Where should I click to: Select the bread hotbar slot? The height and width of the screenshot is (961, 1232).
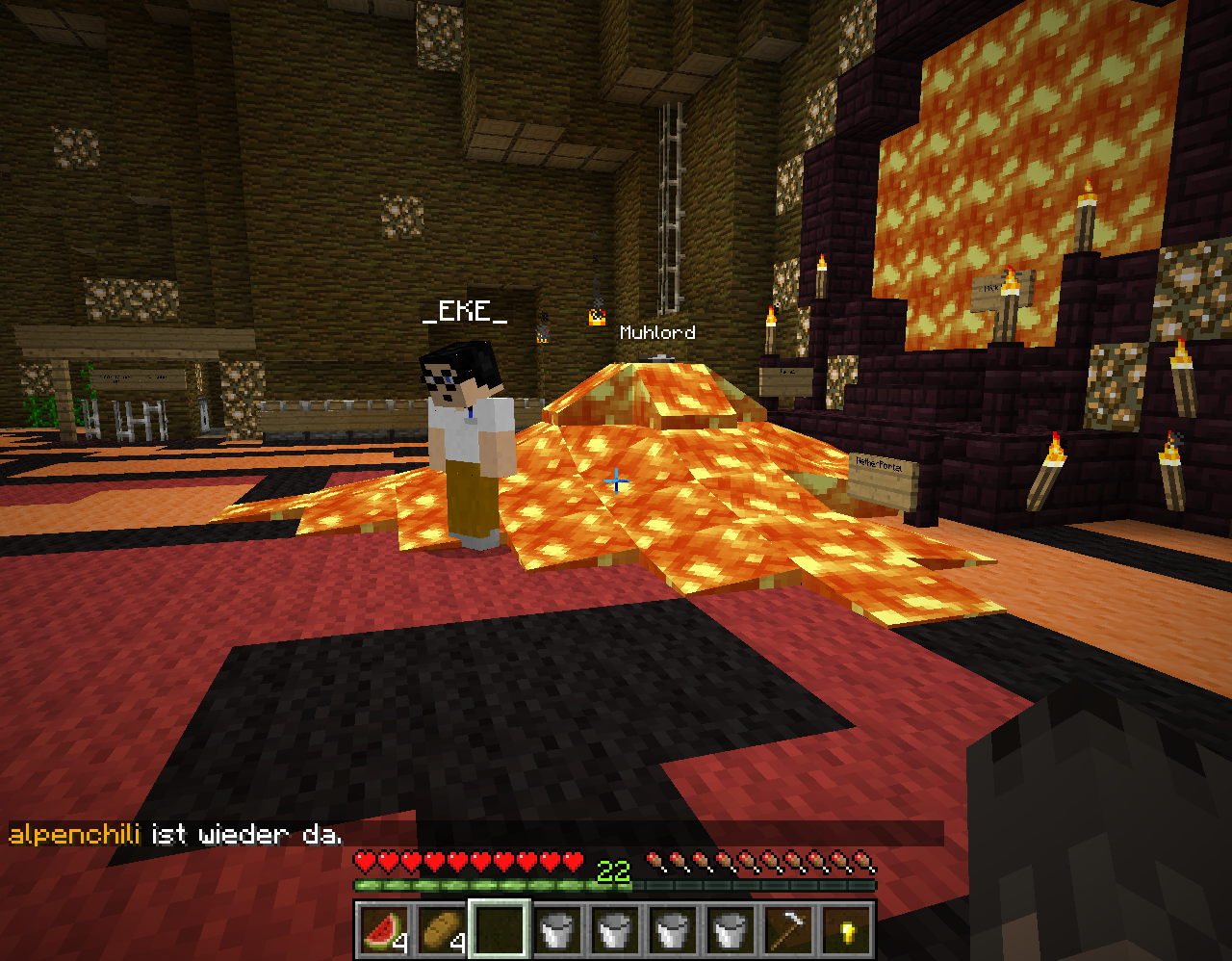click(x=441, y=930)
